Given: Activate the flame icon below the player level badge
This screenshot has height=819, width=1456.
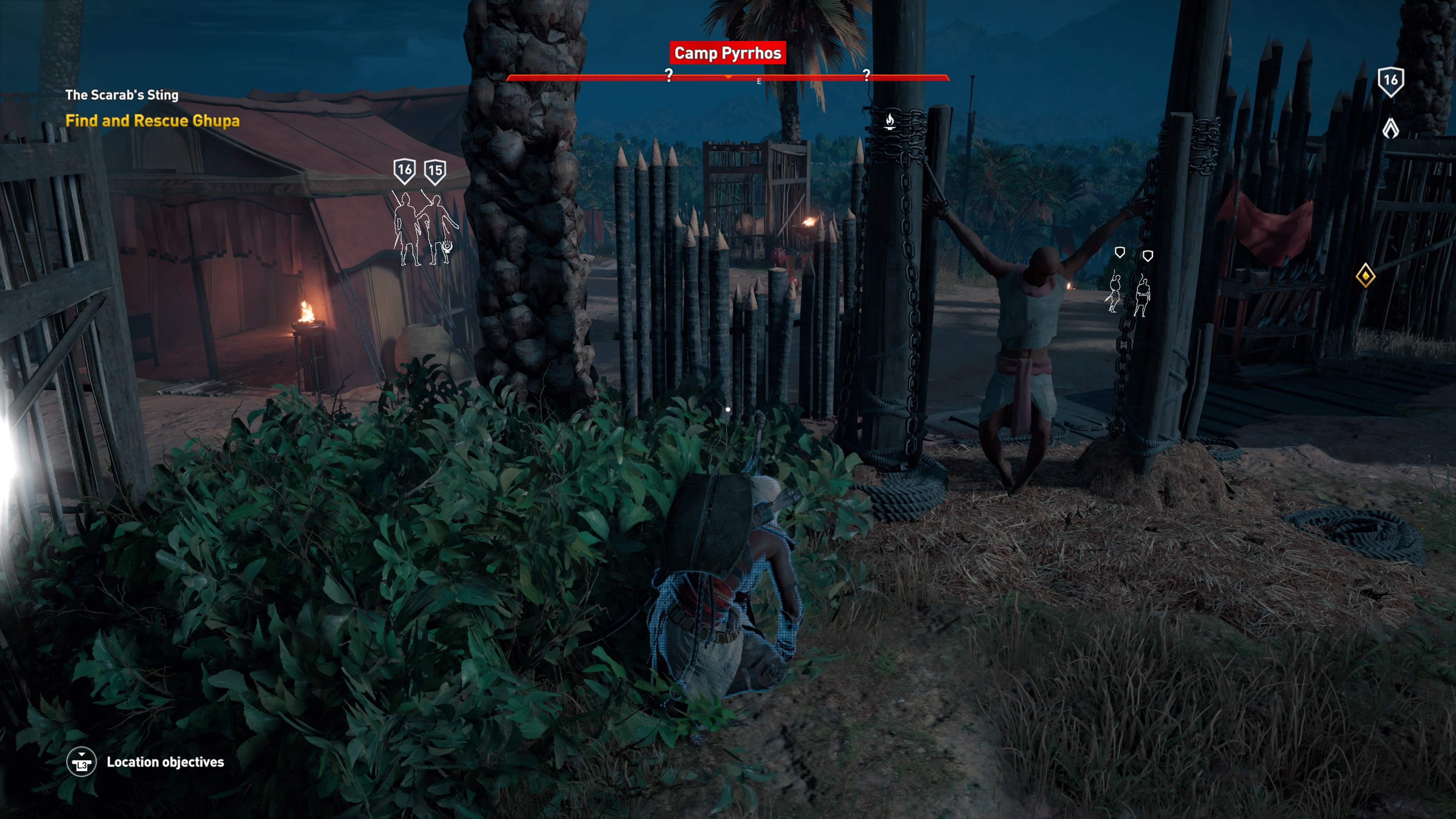Looking at the screenshot, I should (1390, 128).
